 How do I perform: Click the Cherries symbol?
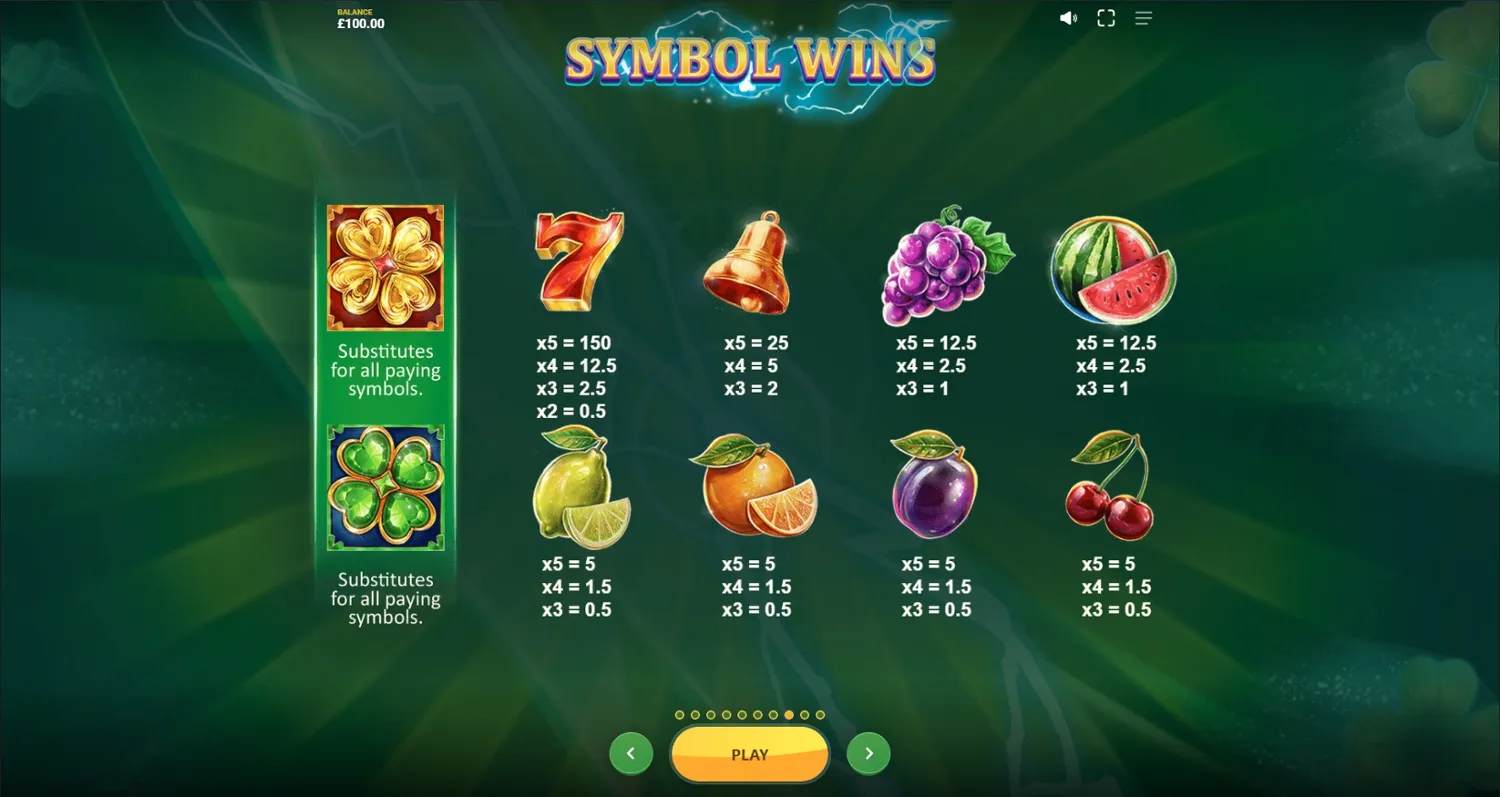click(x=1110, y=488)
